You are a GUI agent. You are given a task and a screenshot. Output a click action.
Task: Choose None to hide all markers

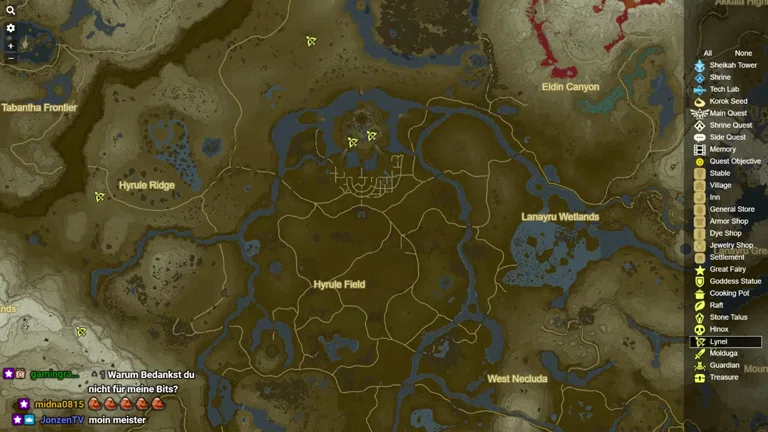pos(743,53)
